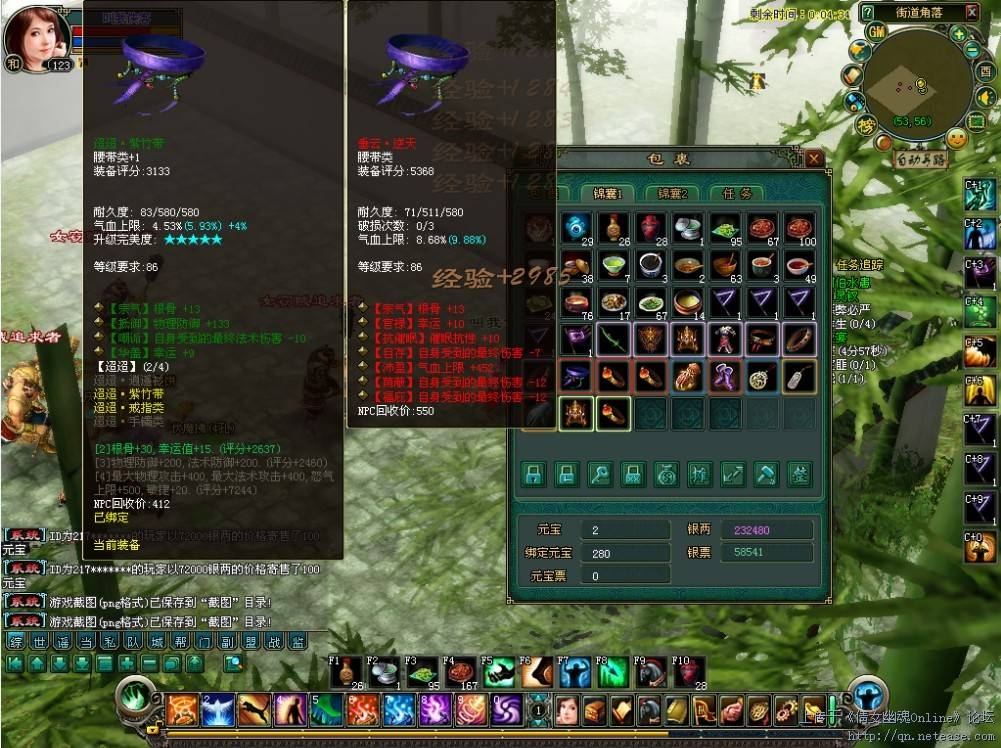Screen dimensions: 1001x748
Task: Pick the white jade pendant item
Action: click(x=800, y=377)
